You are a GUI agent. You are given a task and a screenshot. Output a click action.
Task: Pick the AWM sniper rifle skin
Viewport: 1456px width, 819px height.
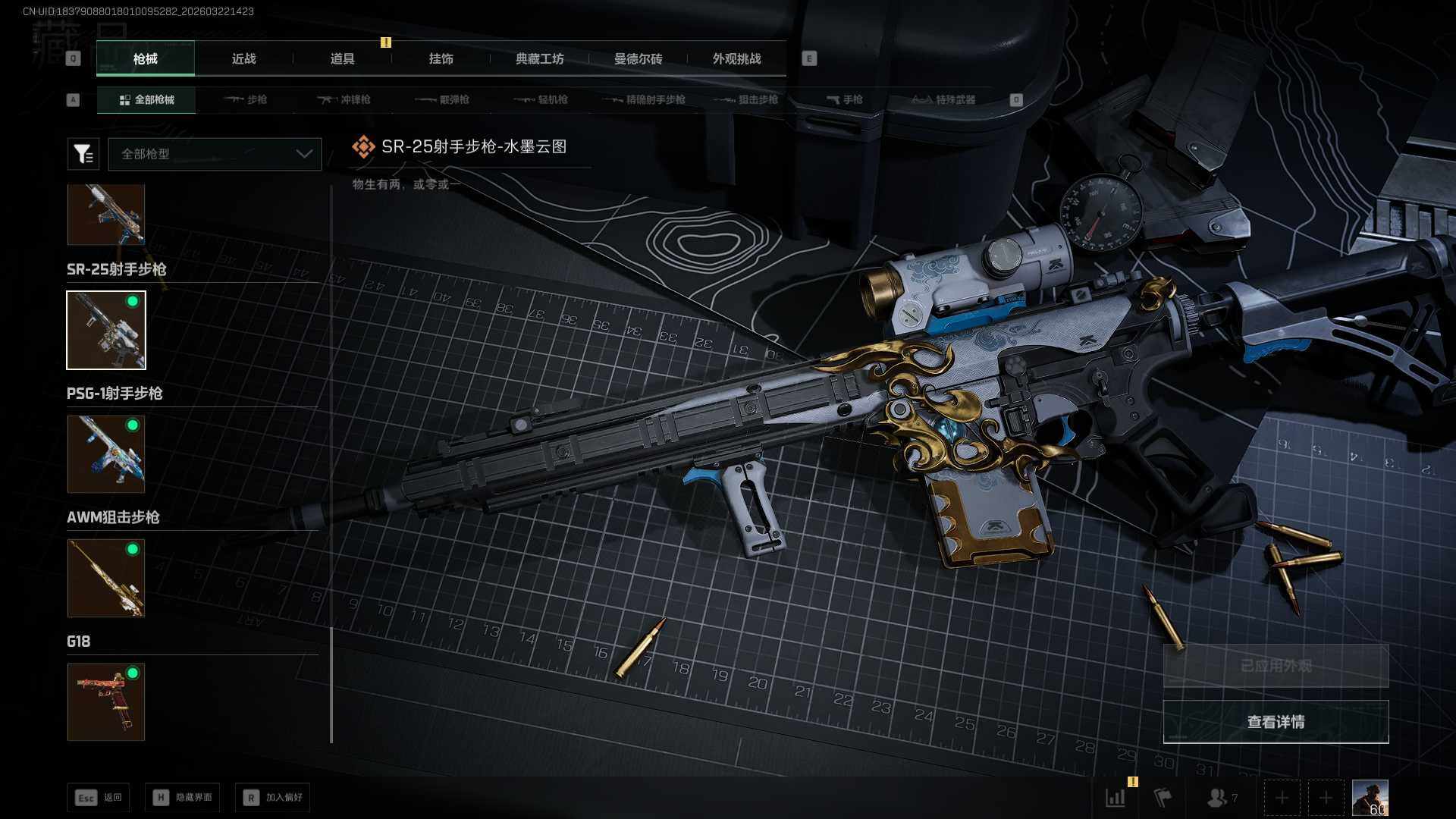point(106,578)
